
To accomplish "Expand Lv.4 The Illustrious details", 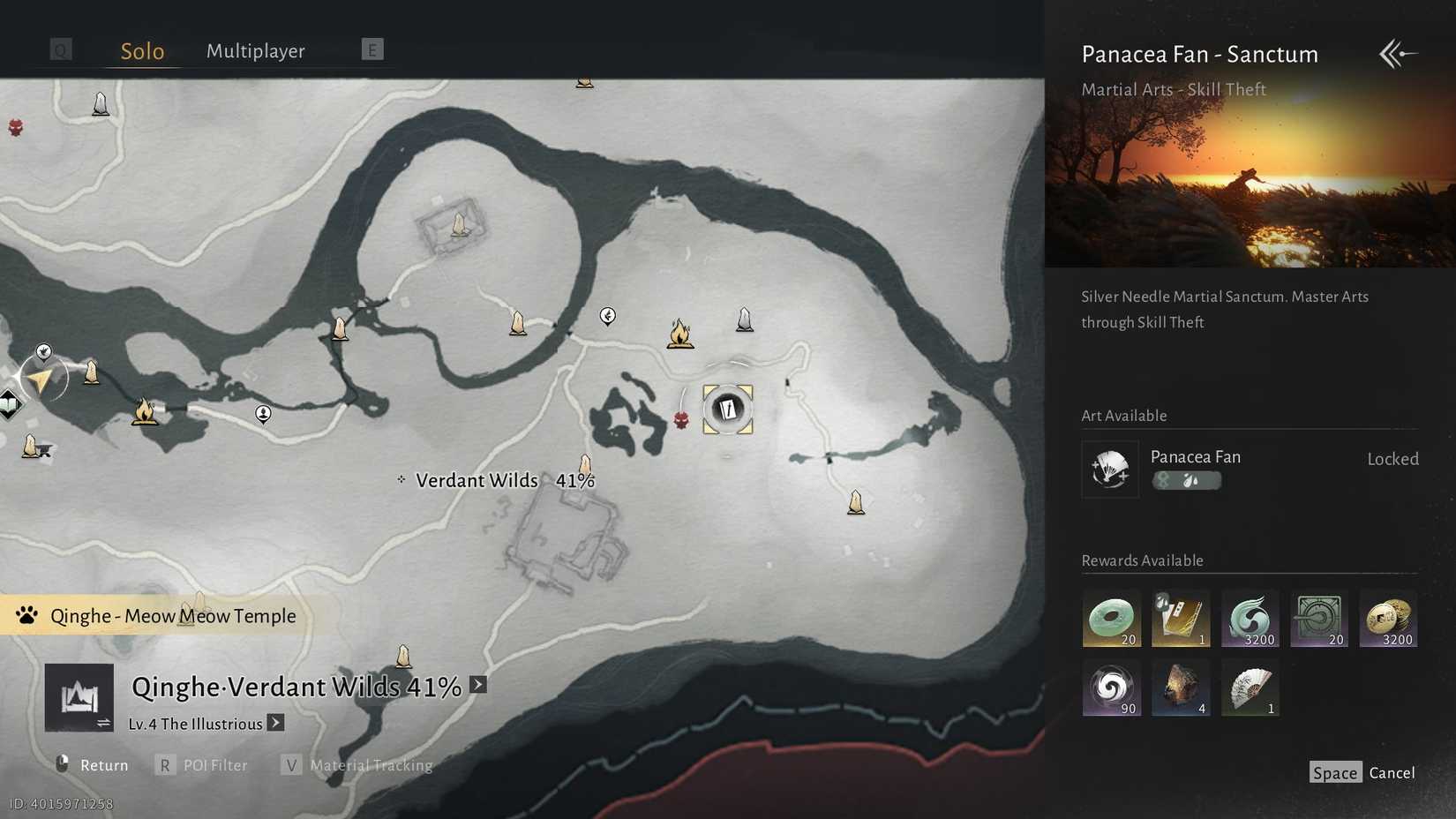I will pos(274,723).
